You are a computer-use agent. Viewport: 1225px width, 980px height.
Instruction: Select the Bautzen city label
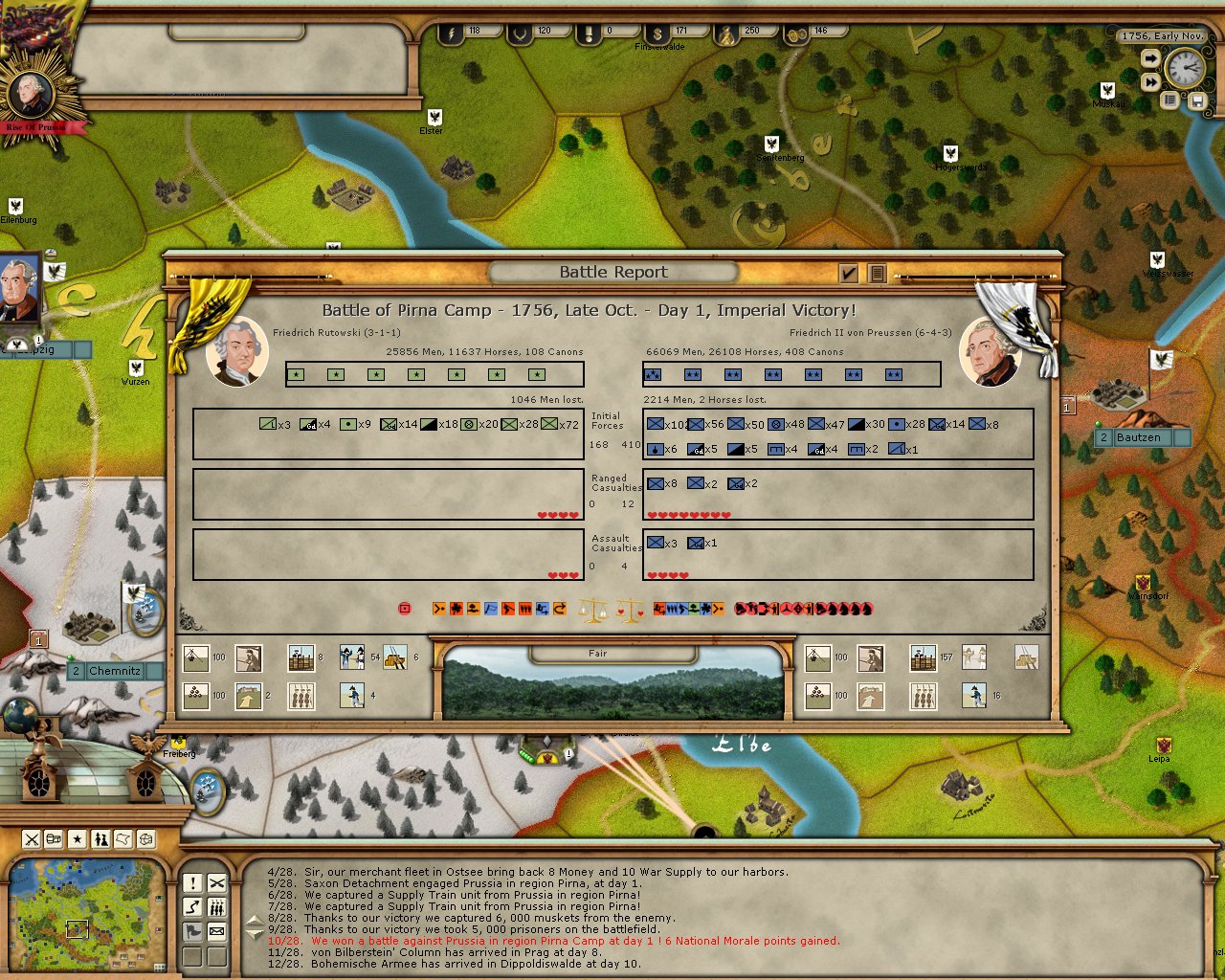1139,437
